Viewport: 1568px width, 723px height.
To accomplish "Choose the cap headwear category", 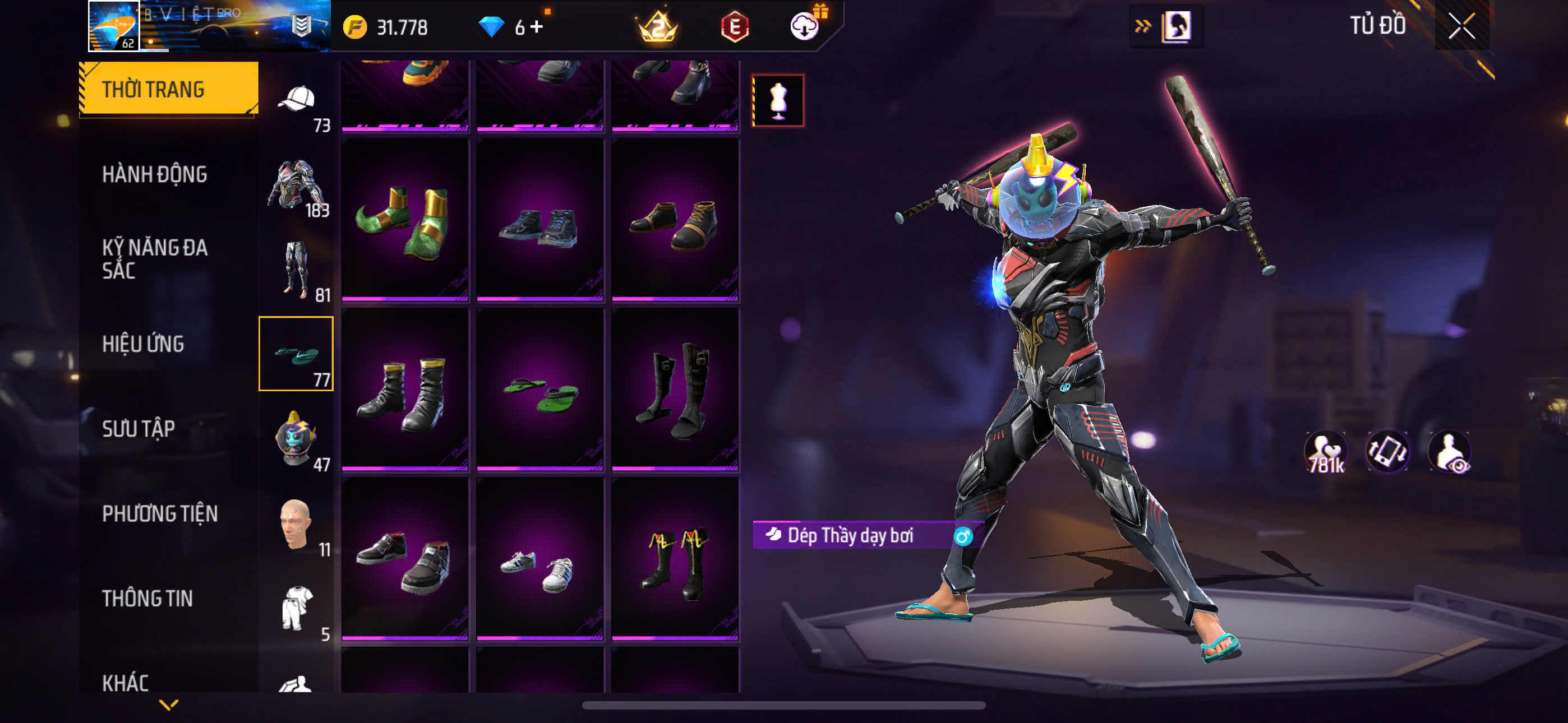I will click(297, 100).
